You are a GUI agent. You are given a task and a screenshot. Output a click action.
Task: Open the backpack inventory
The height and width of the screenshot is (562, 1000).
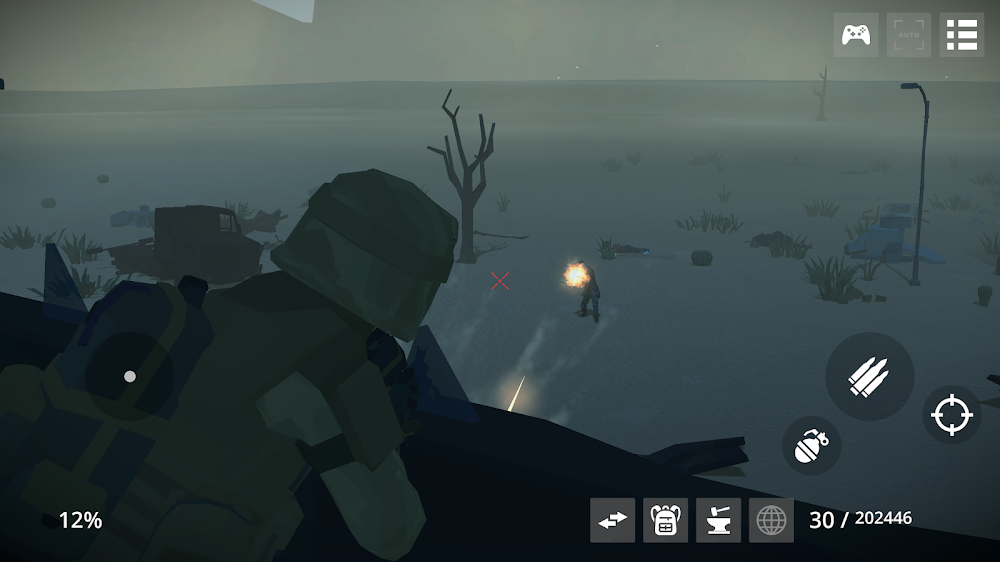pyautogui.click(x=665, y=520)
